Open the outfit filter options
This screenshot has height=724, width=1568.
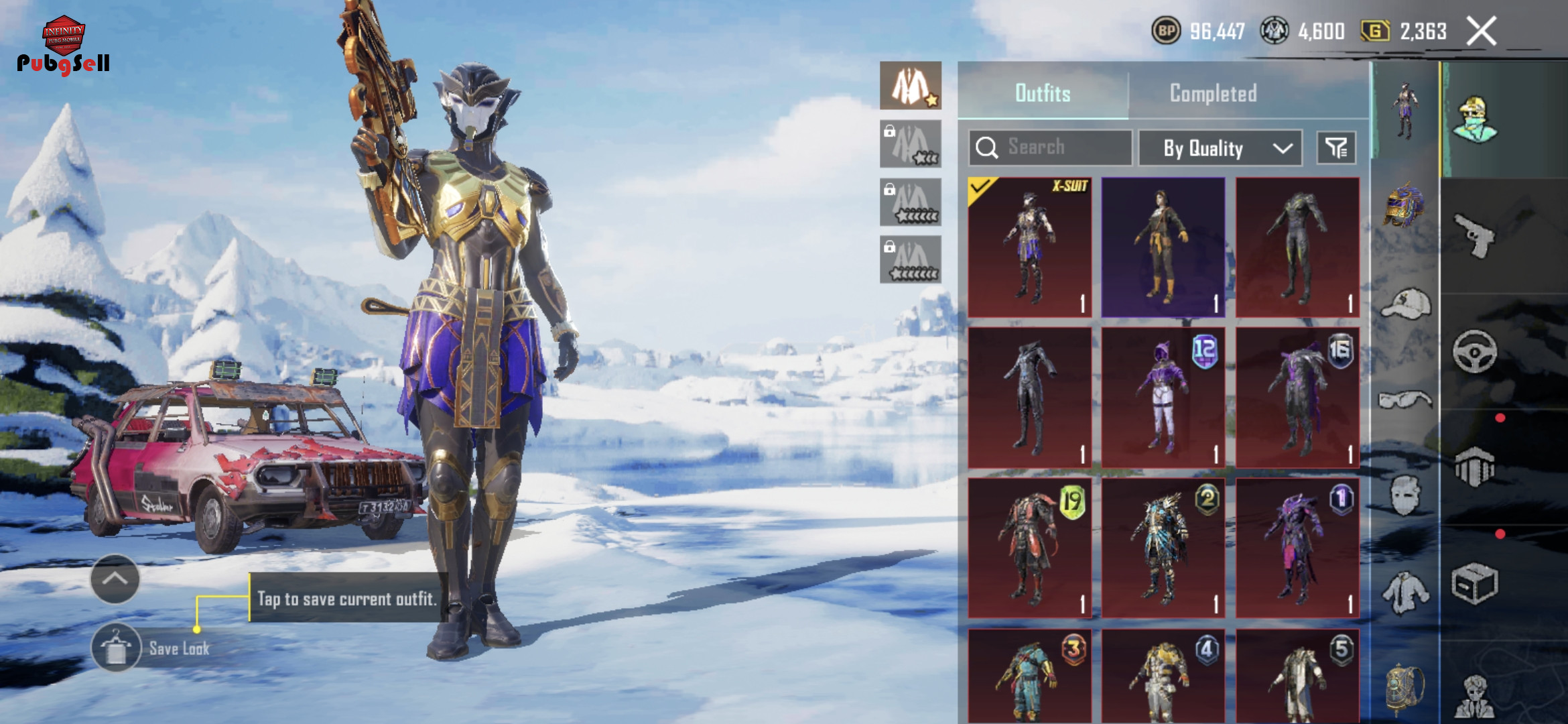click(1336, 147)
